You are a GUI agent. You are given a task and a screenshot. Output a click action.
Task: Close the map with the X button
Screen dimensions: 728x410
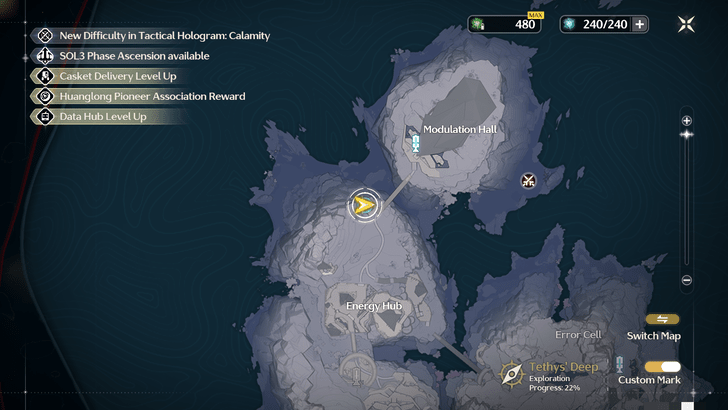(x=686, y=24)
